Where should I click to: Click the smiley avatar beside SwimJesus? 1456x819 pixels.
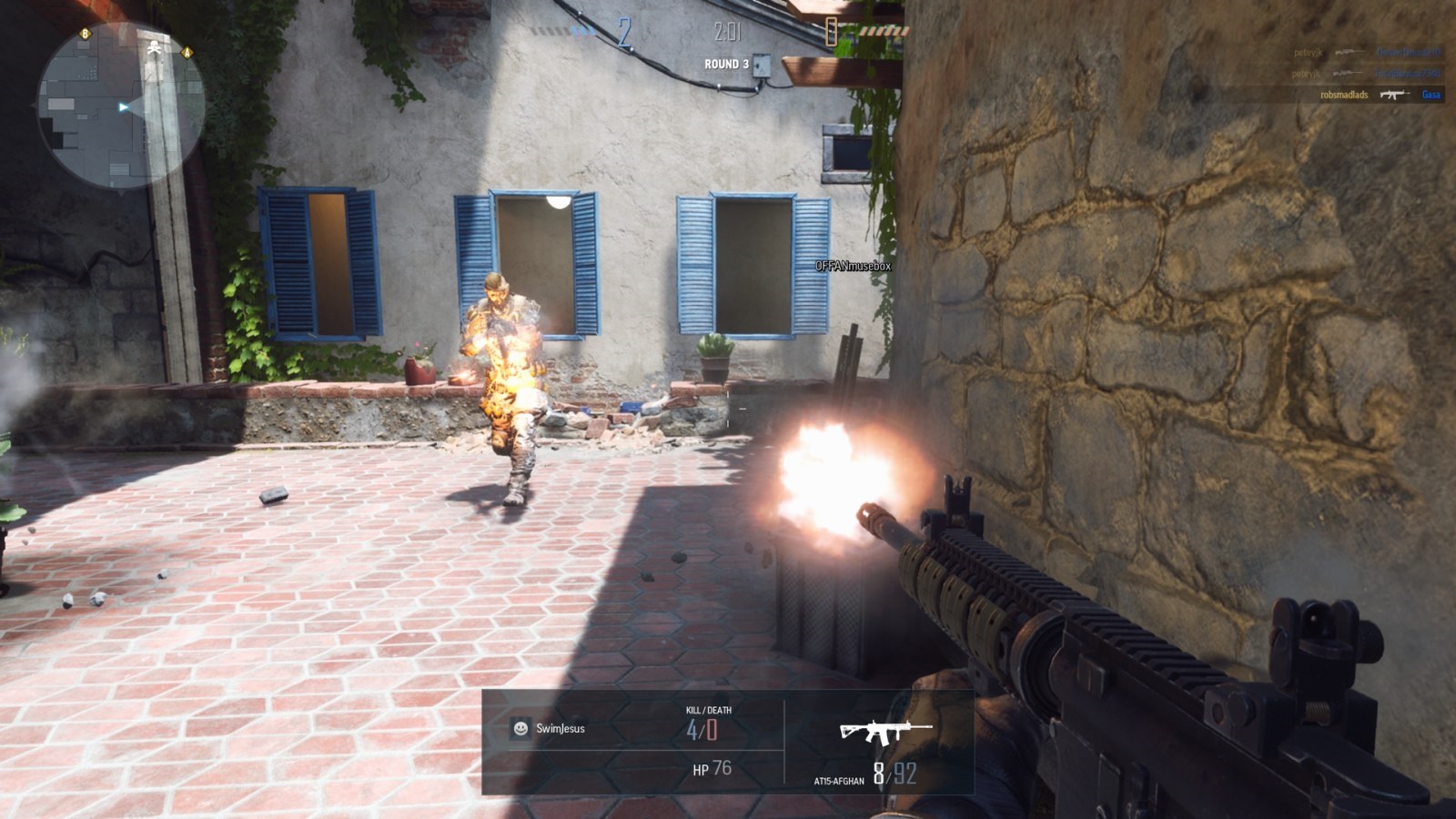tap(521, 728)
